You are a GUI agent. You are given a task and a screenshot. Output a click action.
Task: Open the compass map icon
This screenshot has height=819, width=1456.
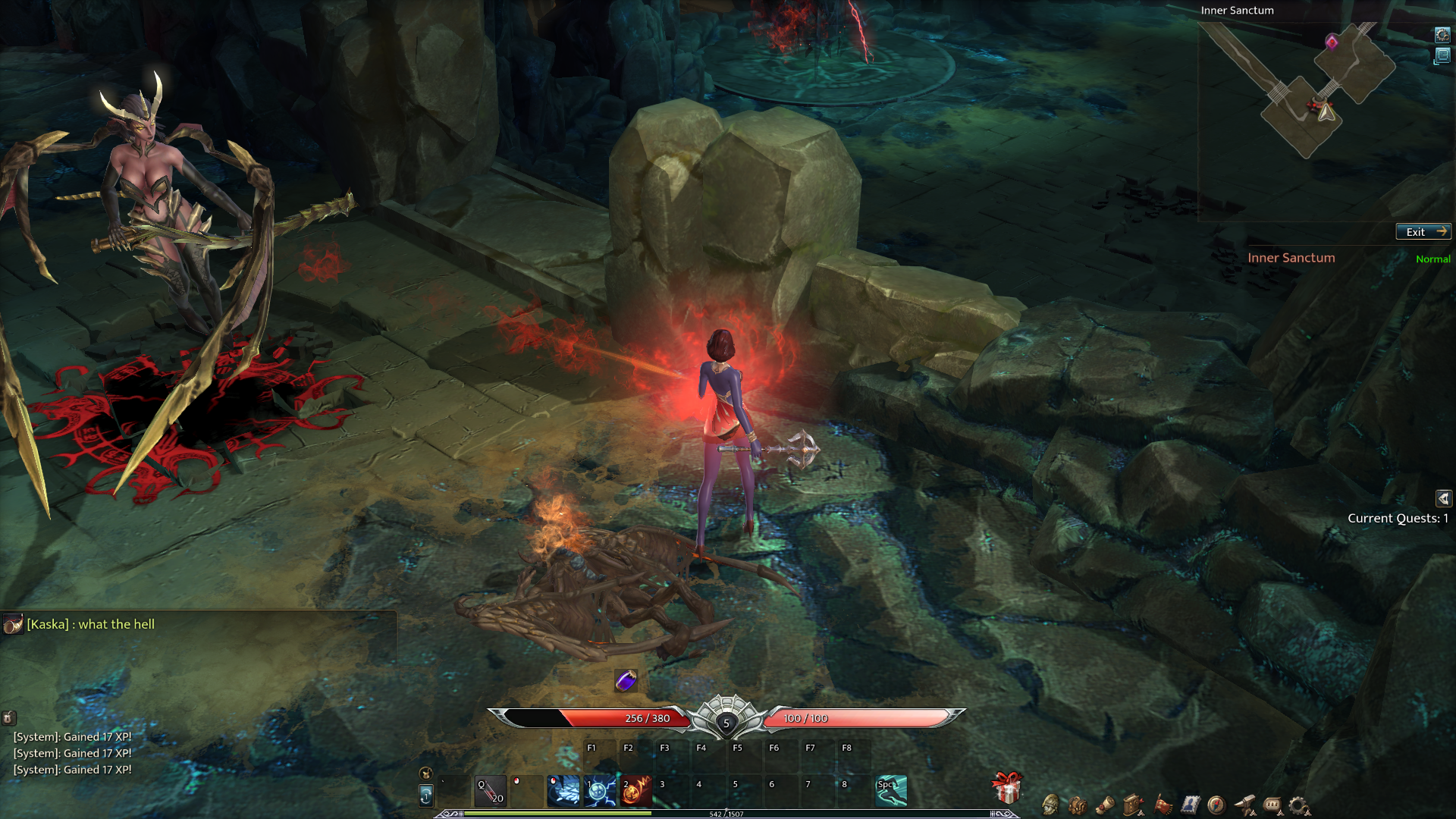[1216, 805]
